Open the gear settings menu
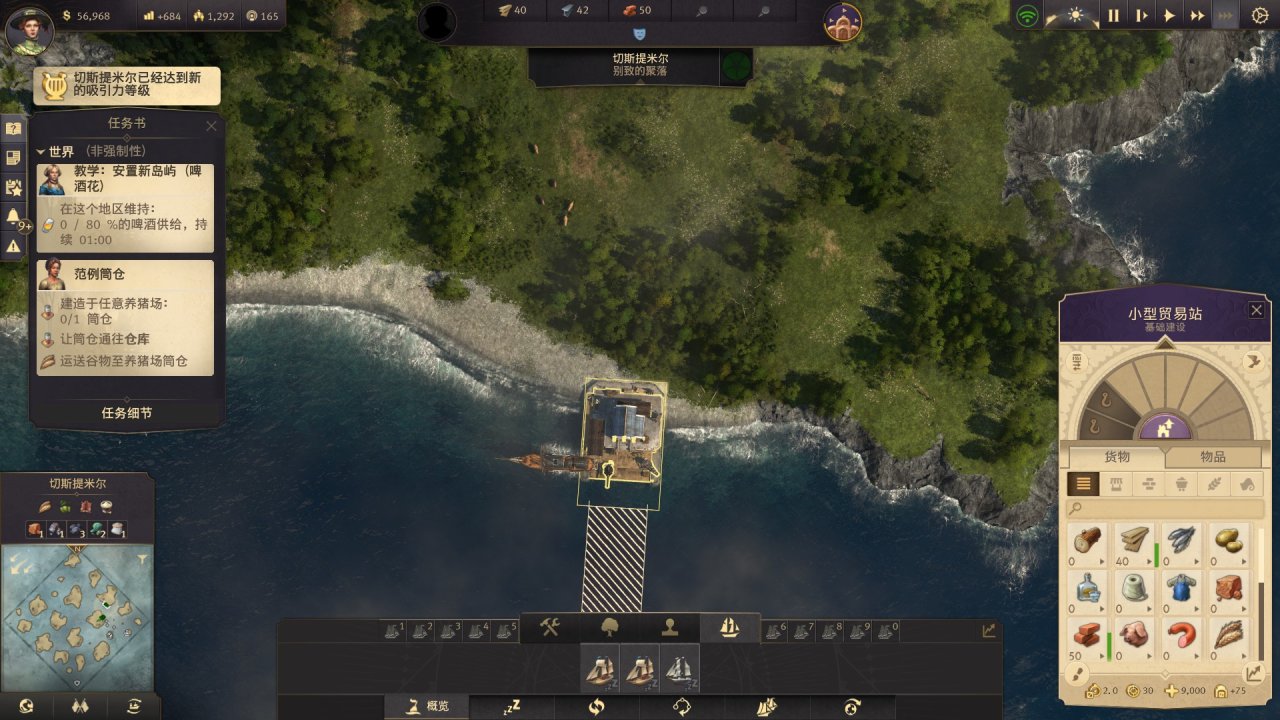 [1259, 16]
